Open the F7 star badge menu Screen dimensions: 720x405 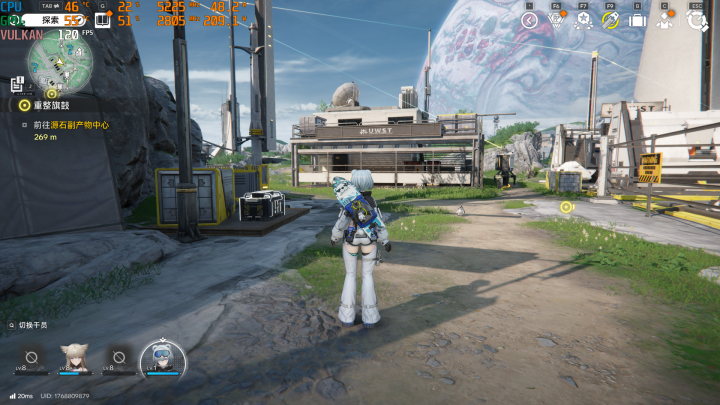[584, 20]
